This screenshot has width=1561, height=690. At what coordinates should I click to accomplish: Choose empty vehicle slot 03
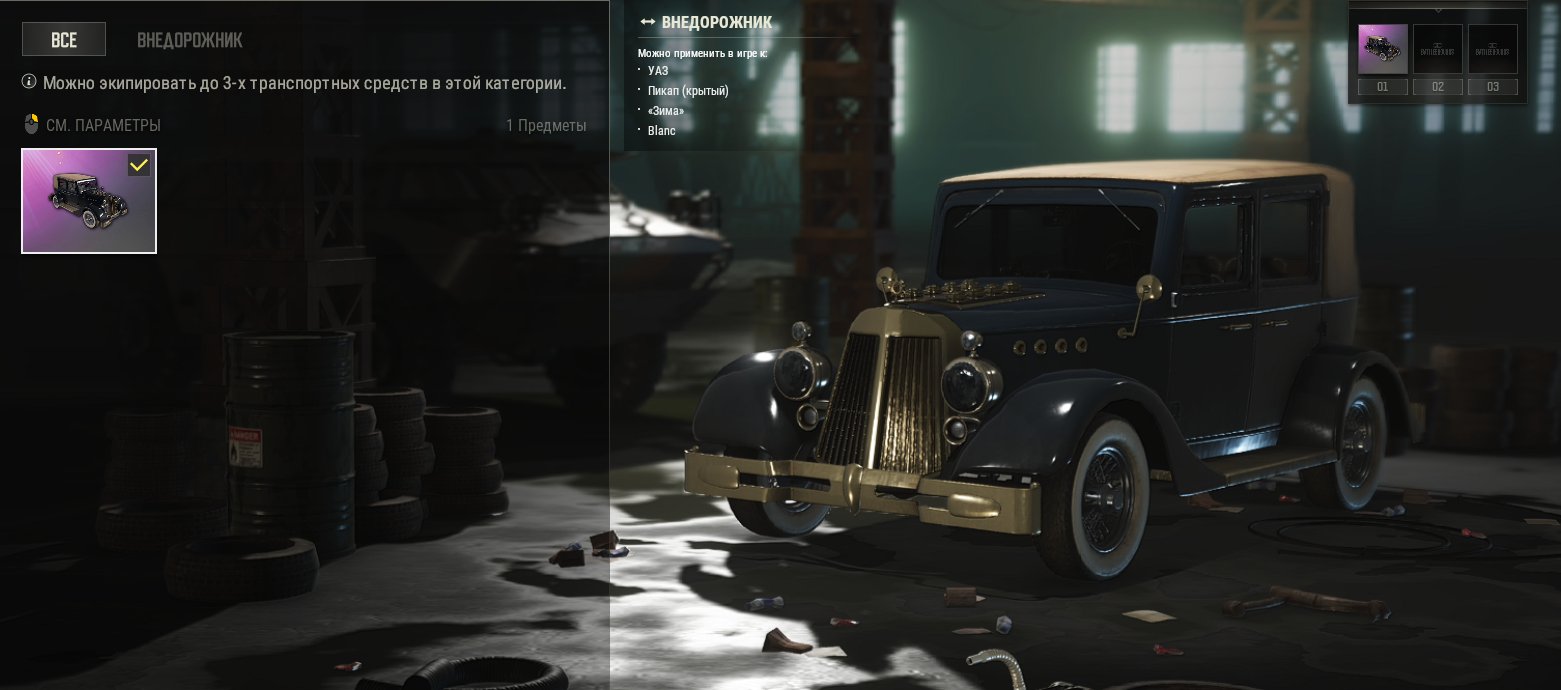coord(1492,50)
